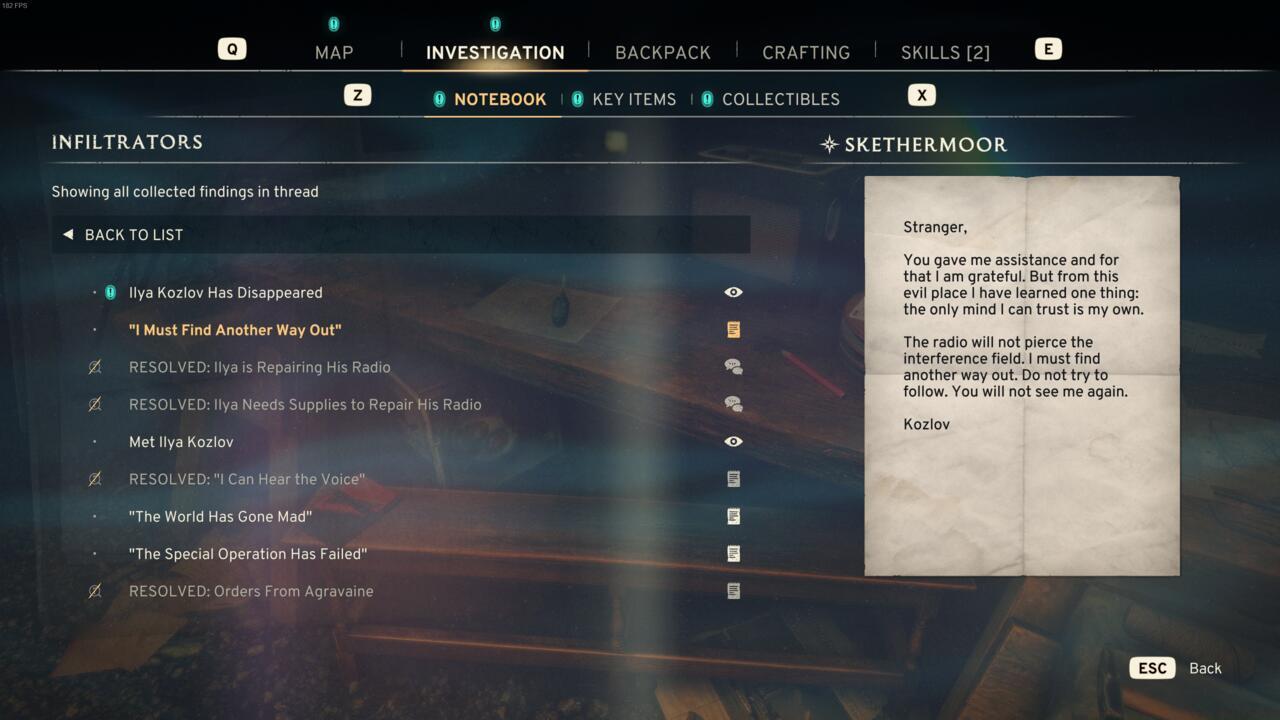The width and height of the screenshot is (1280, 720).
Task: Return with Back to List
Action: [133, 235]
